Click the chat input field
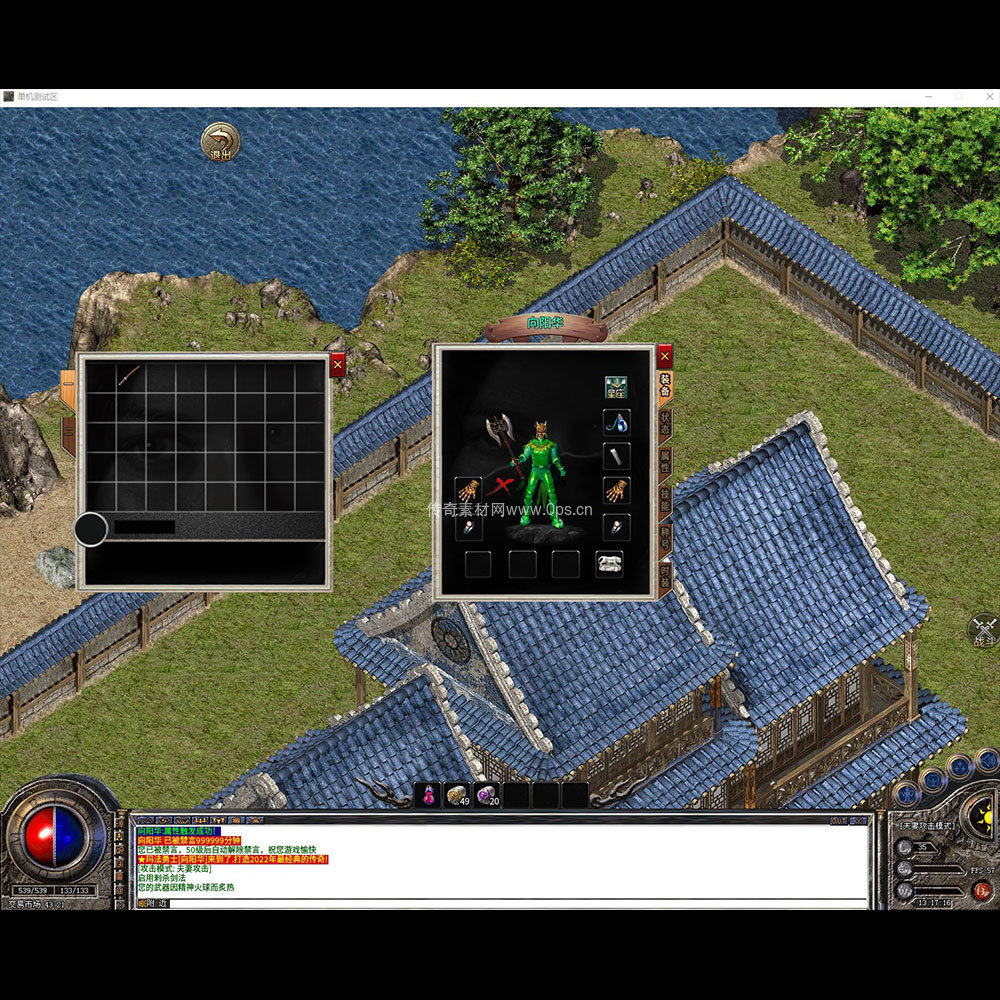1000x1000 pixels. tap(500, 903)
